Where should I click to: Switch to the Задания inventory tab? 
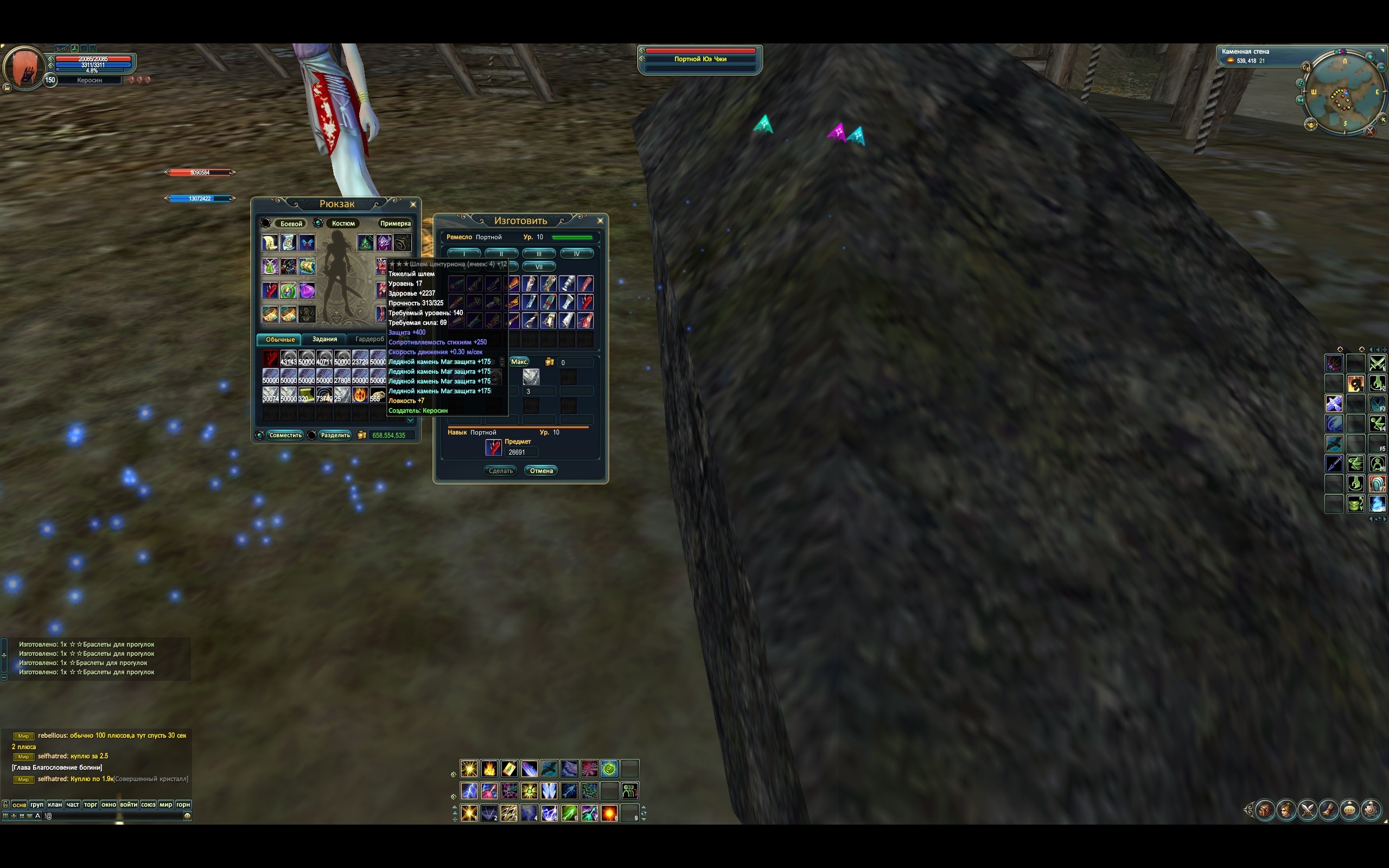(x=324, y=339)
